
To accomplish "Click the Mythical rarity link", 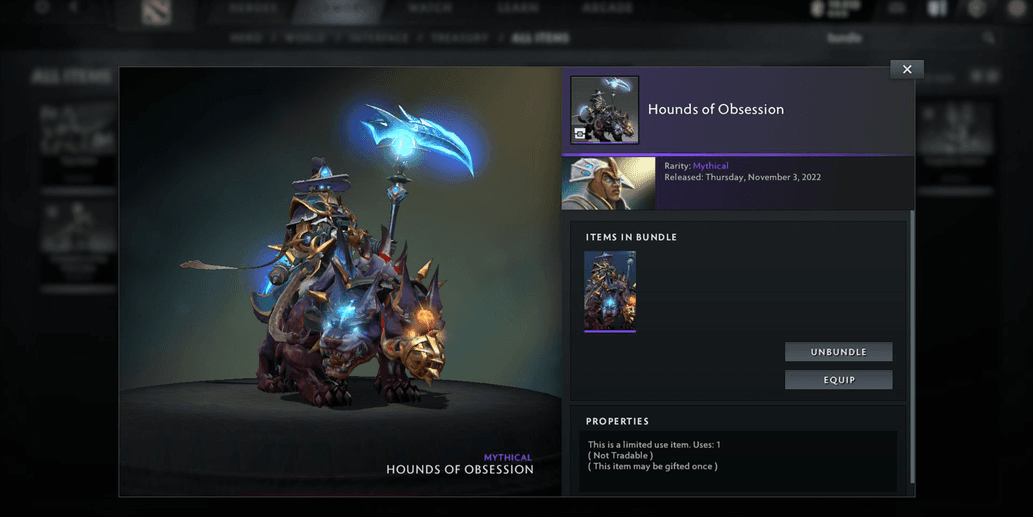I will [711, 166].
